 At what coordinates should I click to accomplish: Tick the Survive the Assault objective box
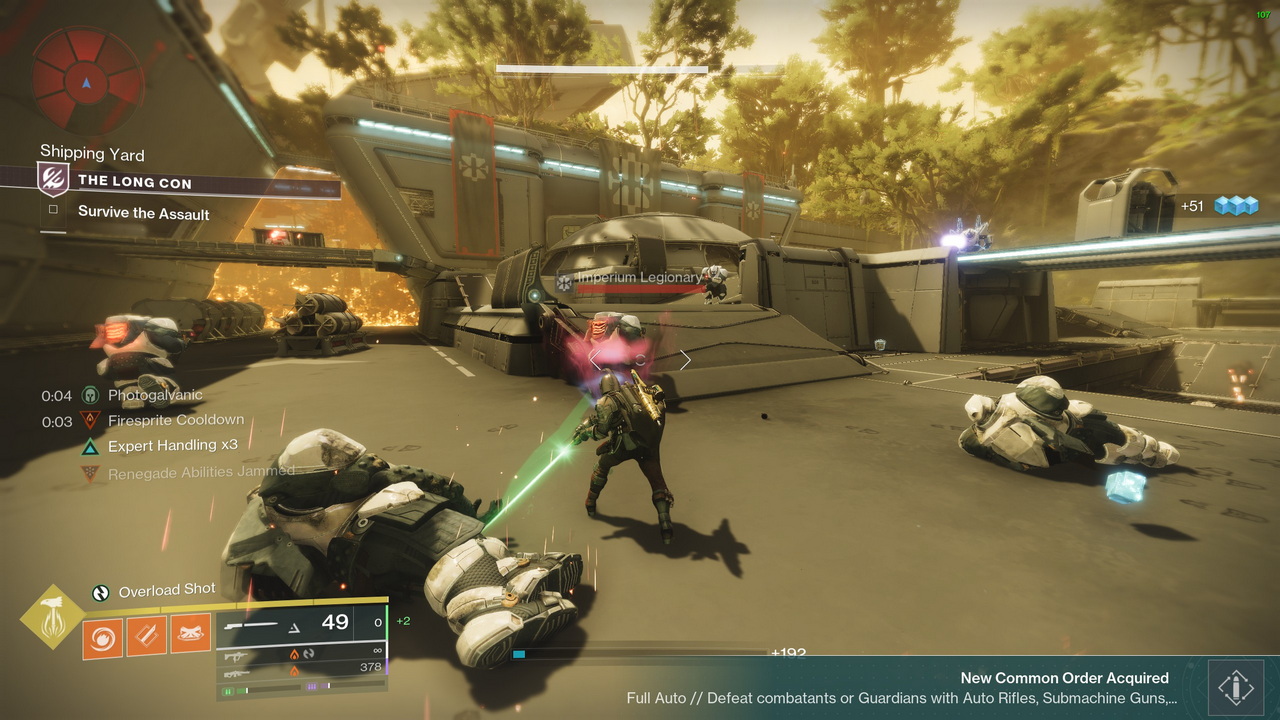click(53, 212)
